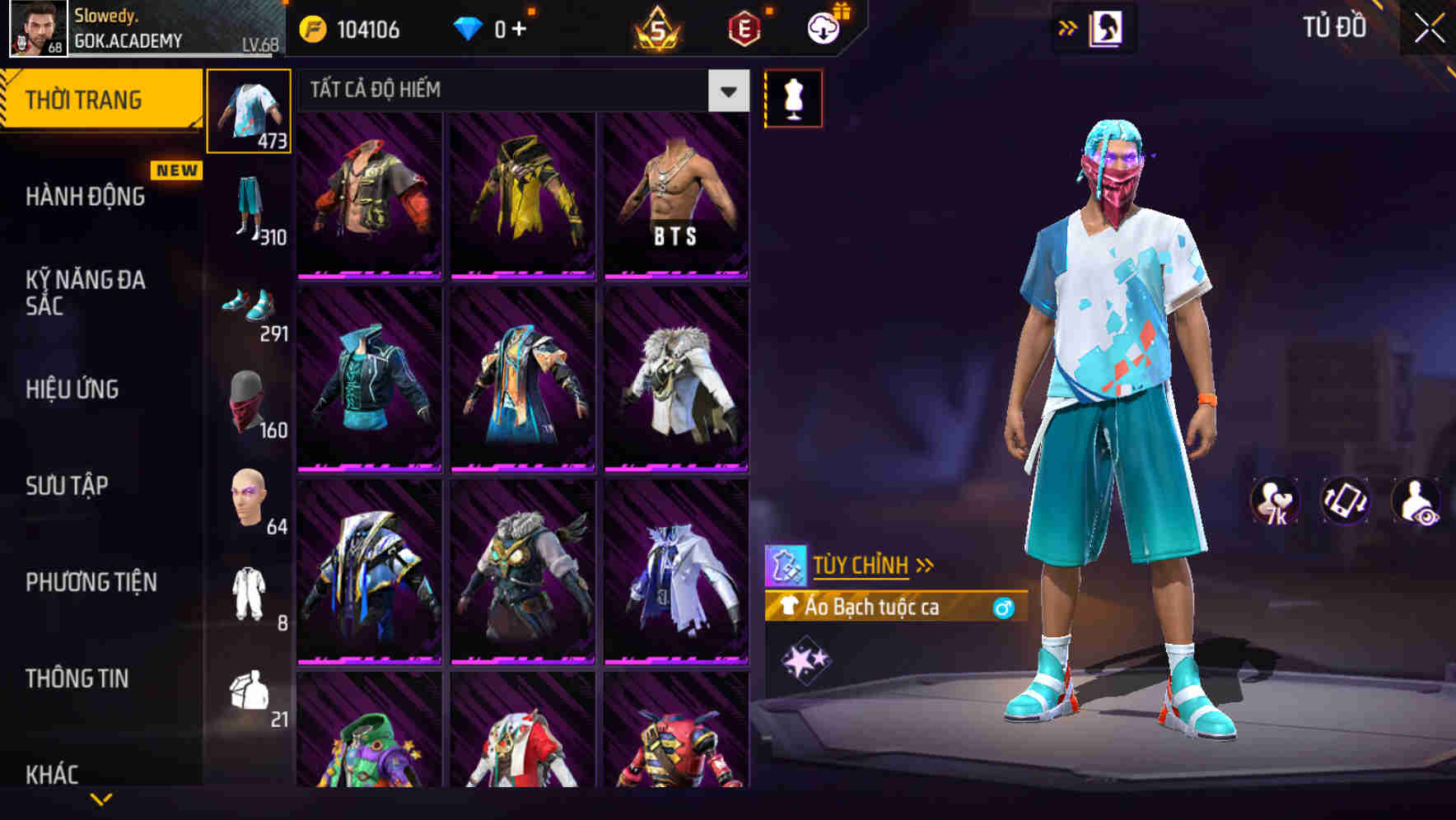The height and width of the screenshot is (820, 1456).
Task: Select the Tủy Chỉnh customize icon
Action: tap(790, 565)
